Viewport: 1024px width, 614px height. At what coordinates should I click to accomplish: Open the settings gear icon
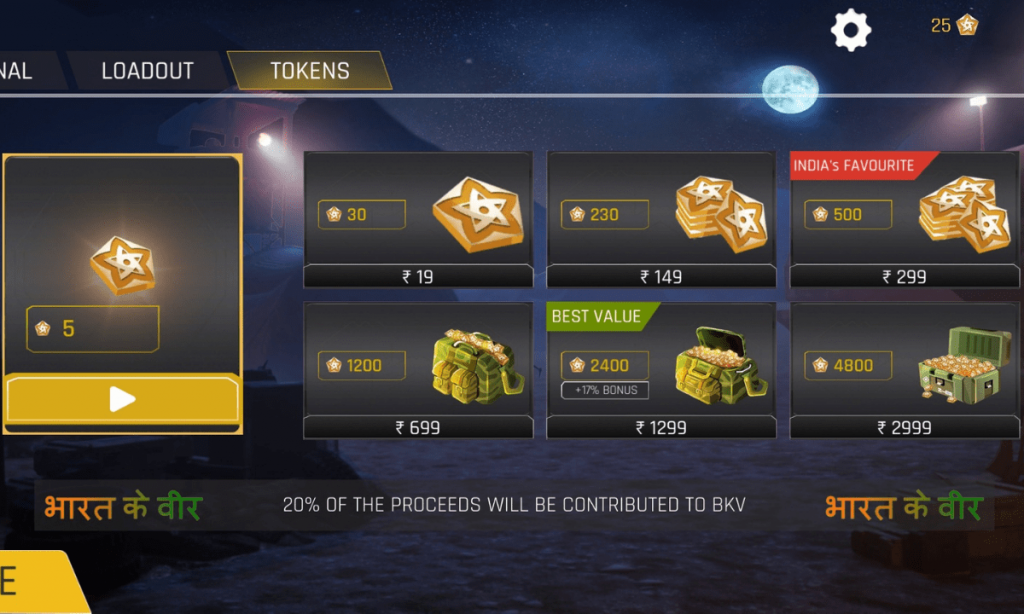click(851, 30)
